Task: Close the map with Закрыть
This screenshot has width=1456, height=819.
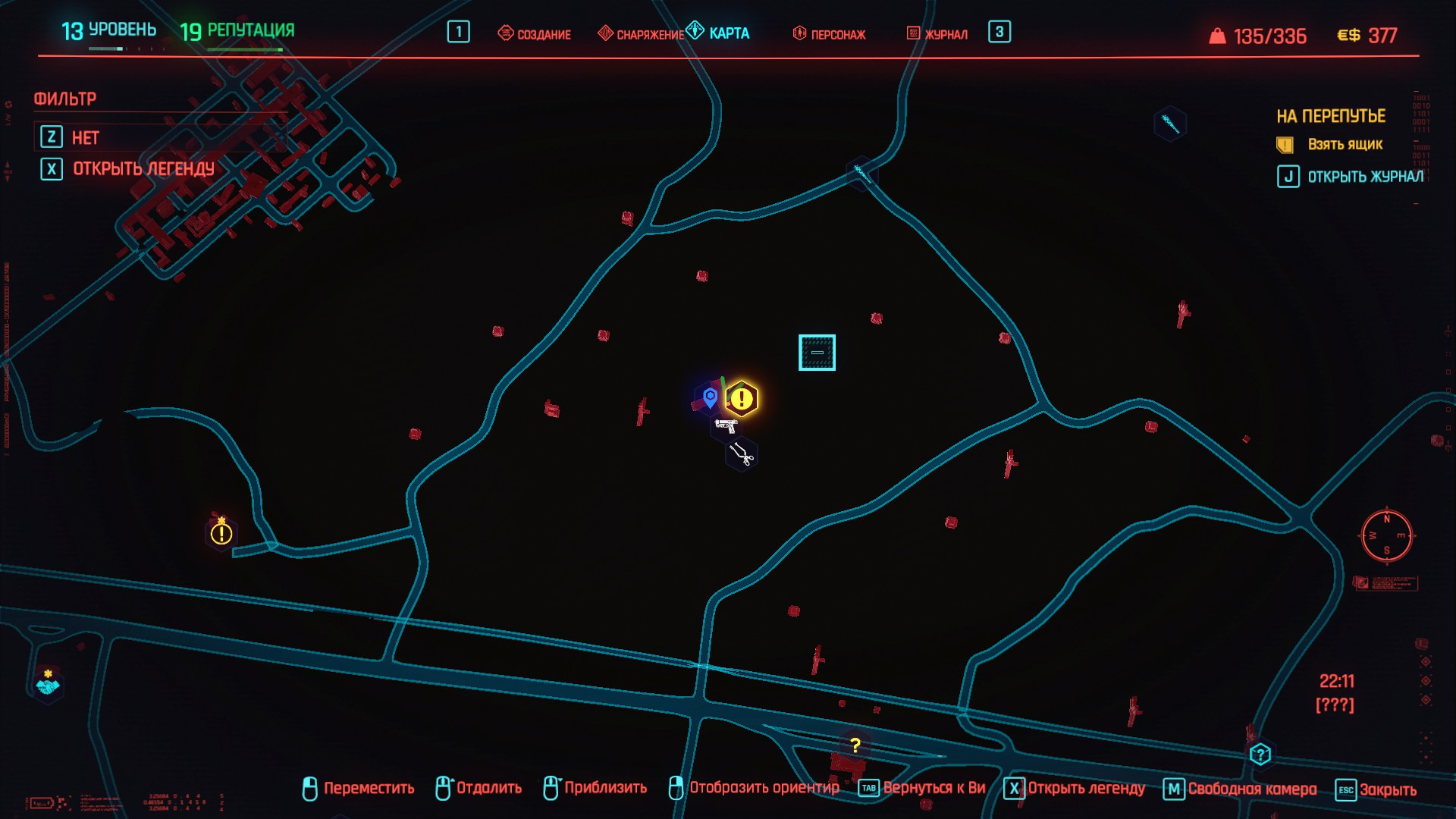Action: point(1377,789)
